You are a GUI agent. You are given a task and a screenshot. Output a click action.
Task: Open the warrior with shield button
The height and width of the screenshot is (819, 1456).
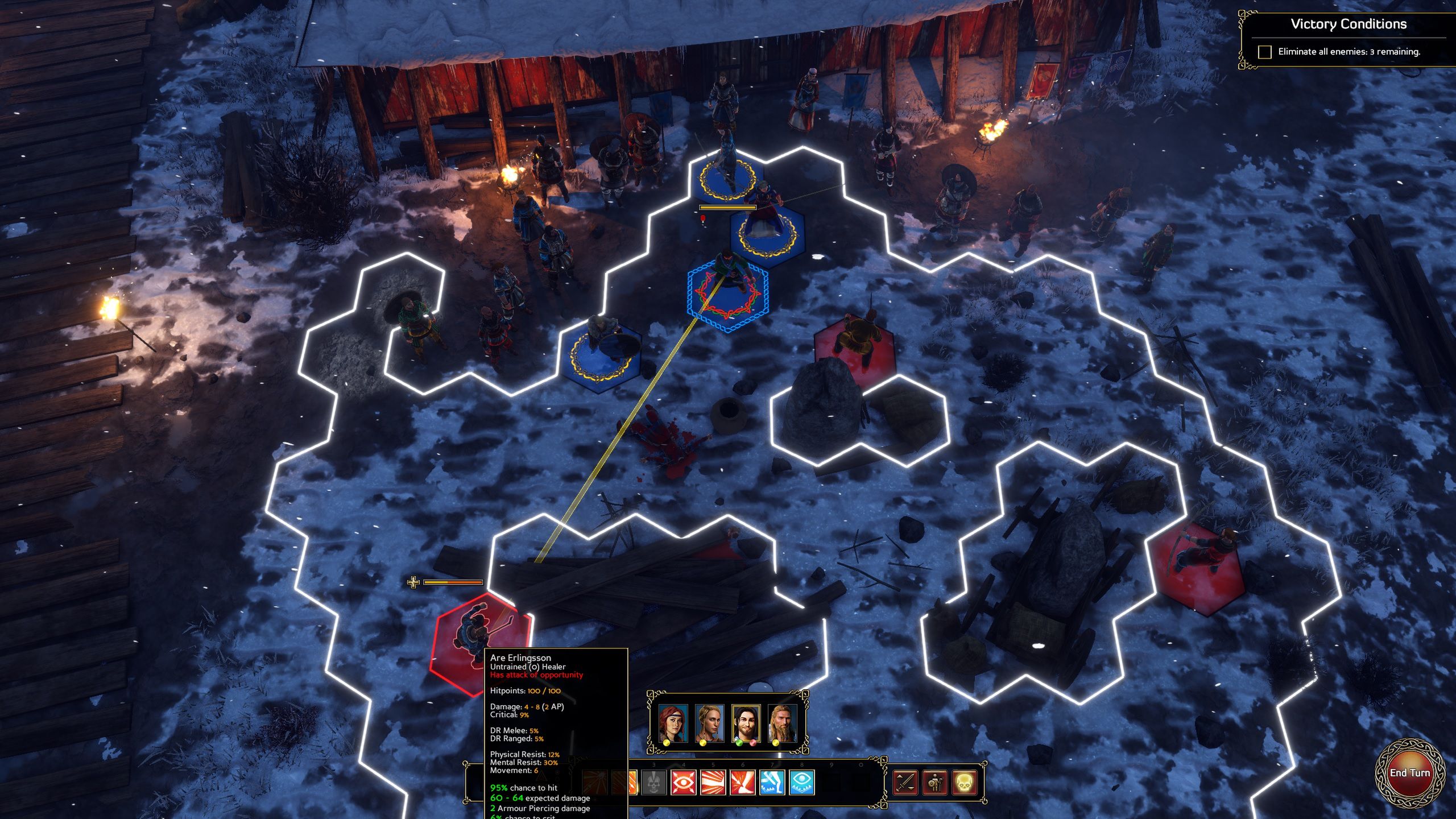click(x=935, y=783)
